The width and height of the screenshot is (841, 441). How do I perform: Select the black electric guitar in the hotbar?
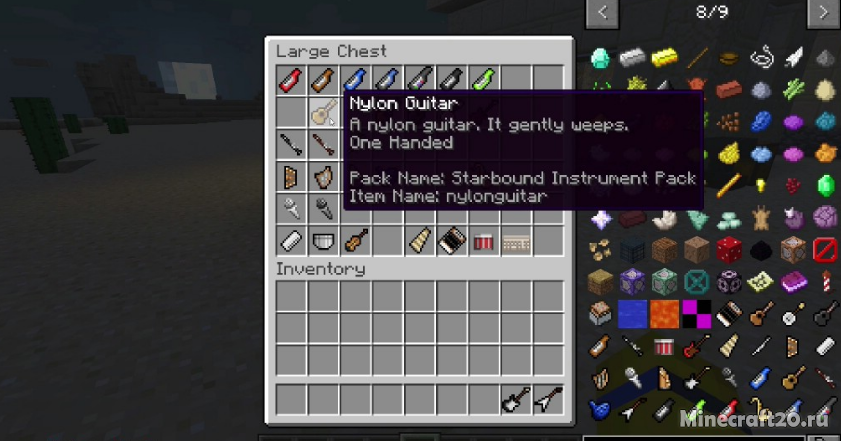pos(515,400)
